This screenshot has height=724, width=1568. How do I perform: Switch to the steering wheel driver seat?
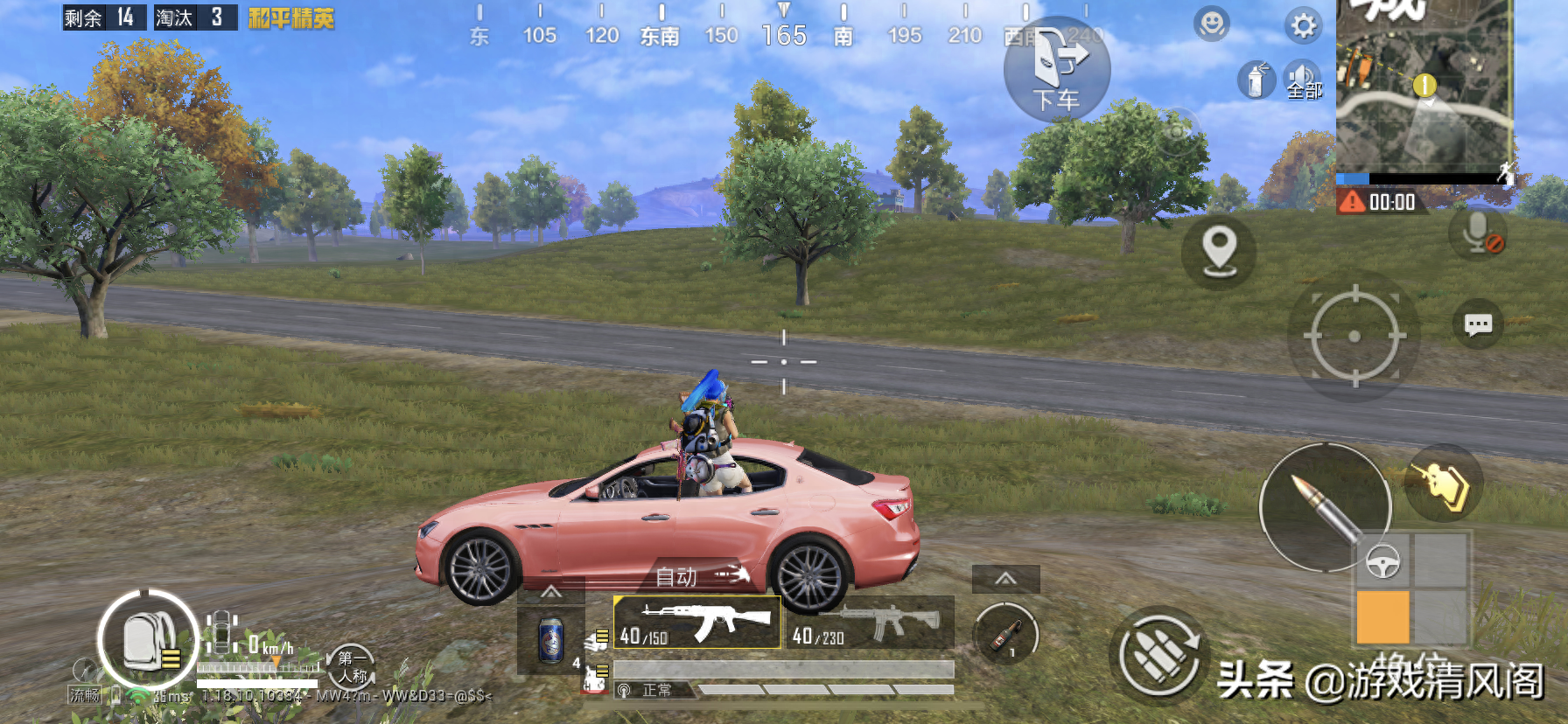tap(1382, 561)
